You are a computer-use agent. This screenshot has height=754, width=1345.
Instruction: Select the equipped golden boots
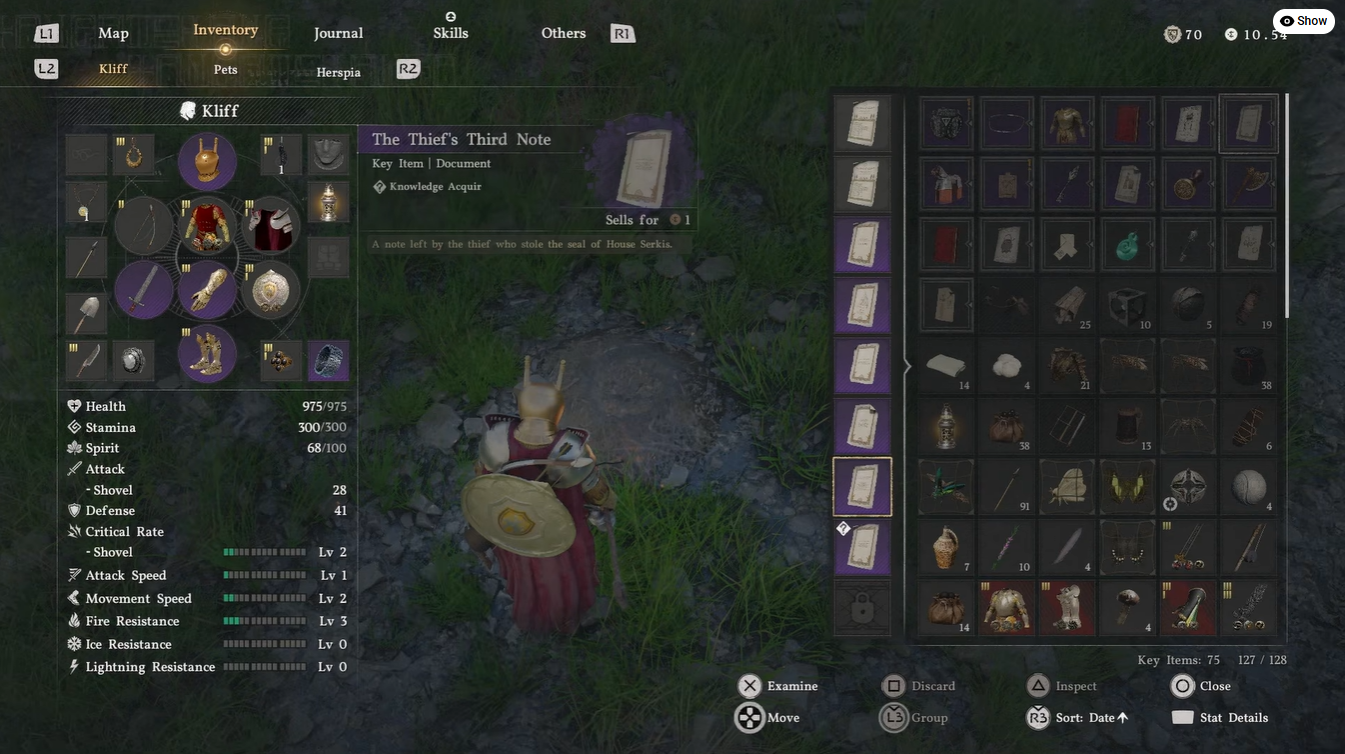[207, 354]
